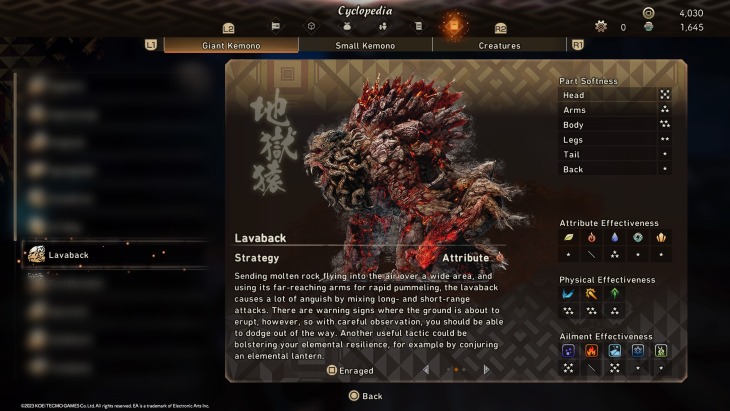Image resolution: width=730 pixels, height=411 pixels.
Task: Click the burning ailment effectiveness icon
Action: pyautogui.click(x=591, y=351)
